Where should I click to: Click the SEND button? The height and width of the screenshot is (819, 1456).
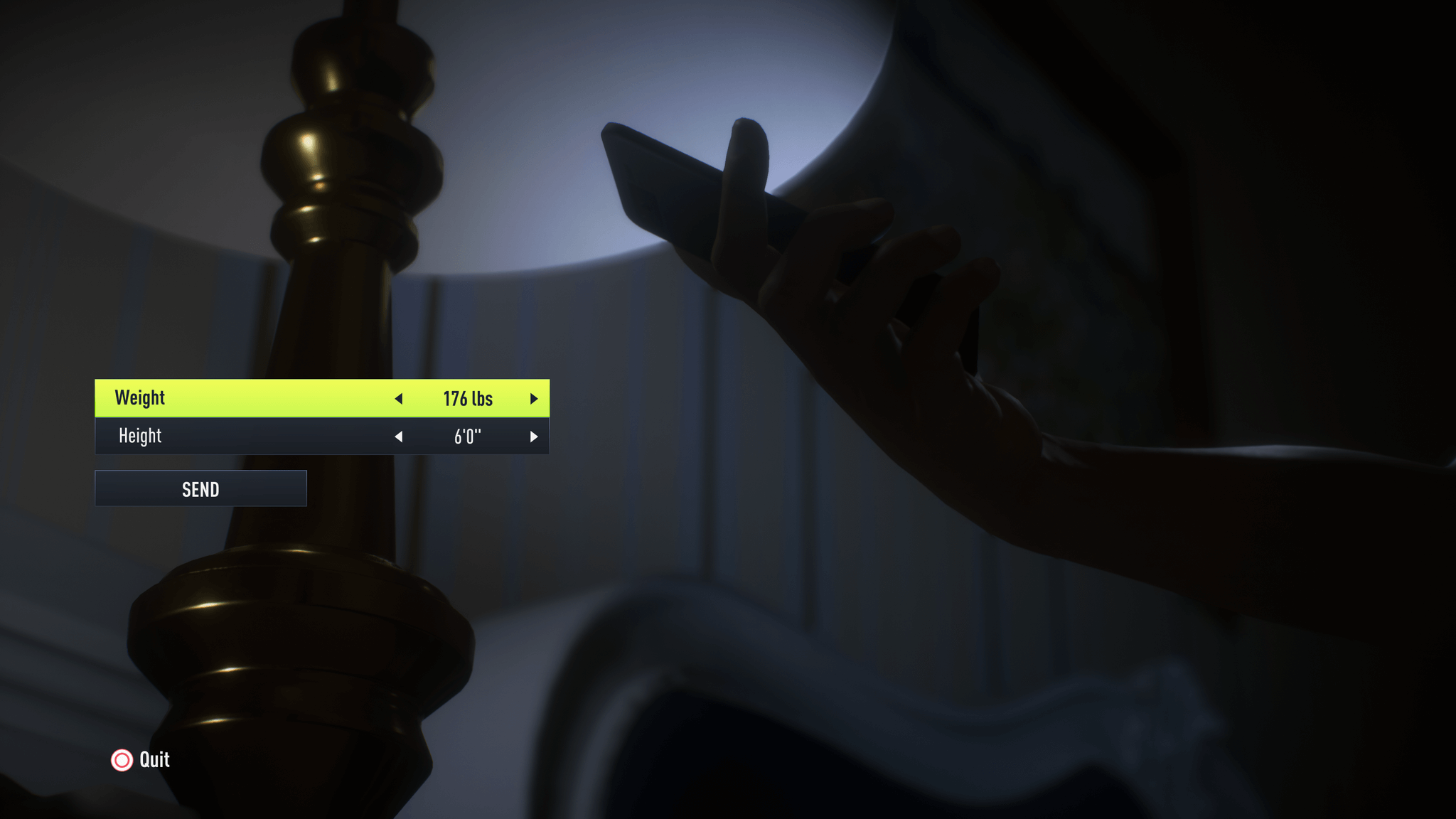[200, 489]
